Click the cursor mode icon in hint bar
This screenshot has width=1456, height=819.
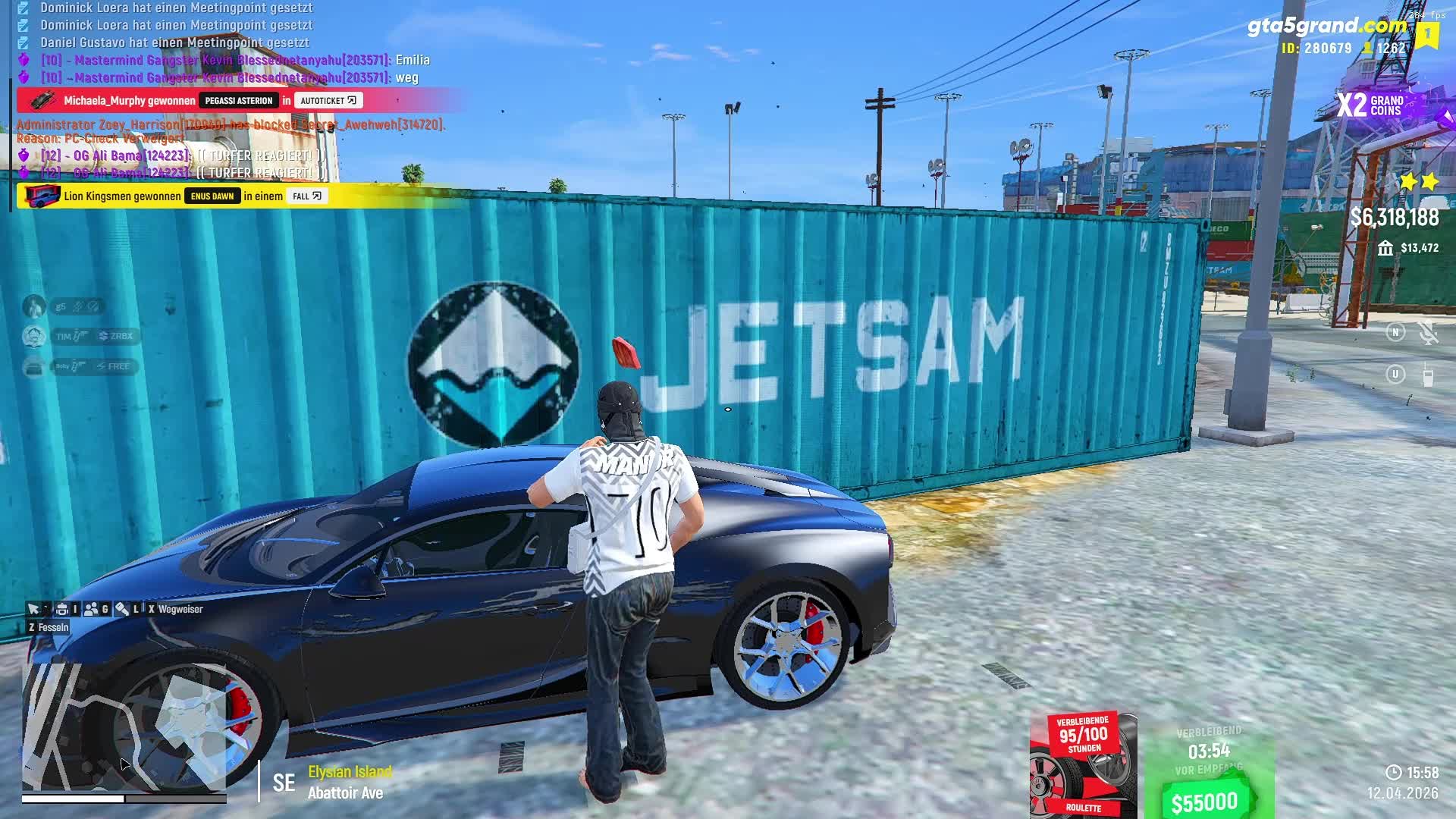click(x=33, y=609)
